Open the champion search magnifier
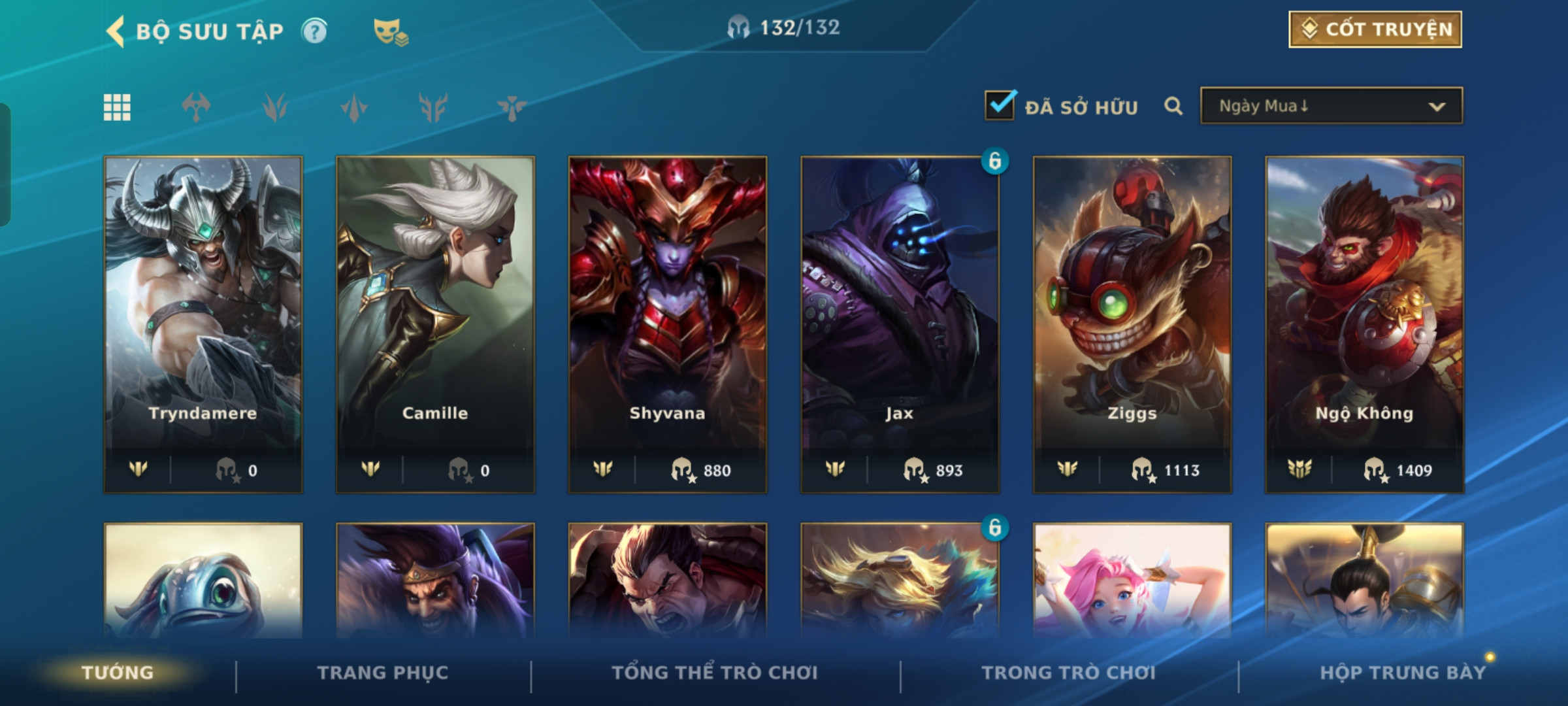The image size is (1568, 706). (1173, 106)
